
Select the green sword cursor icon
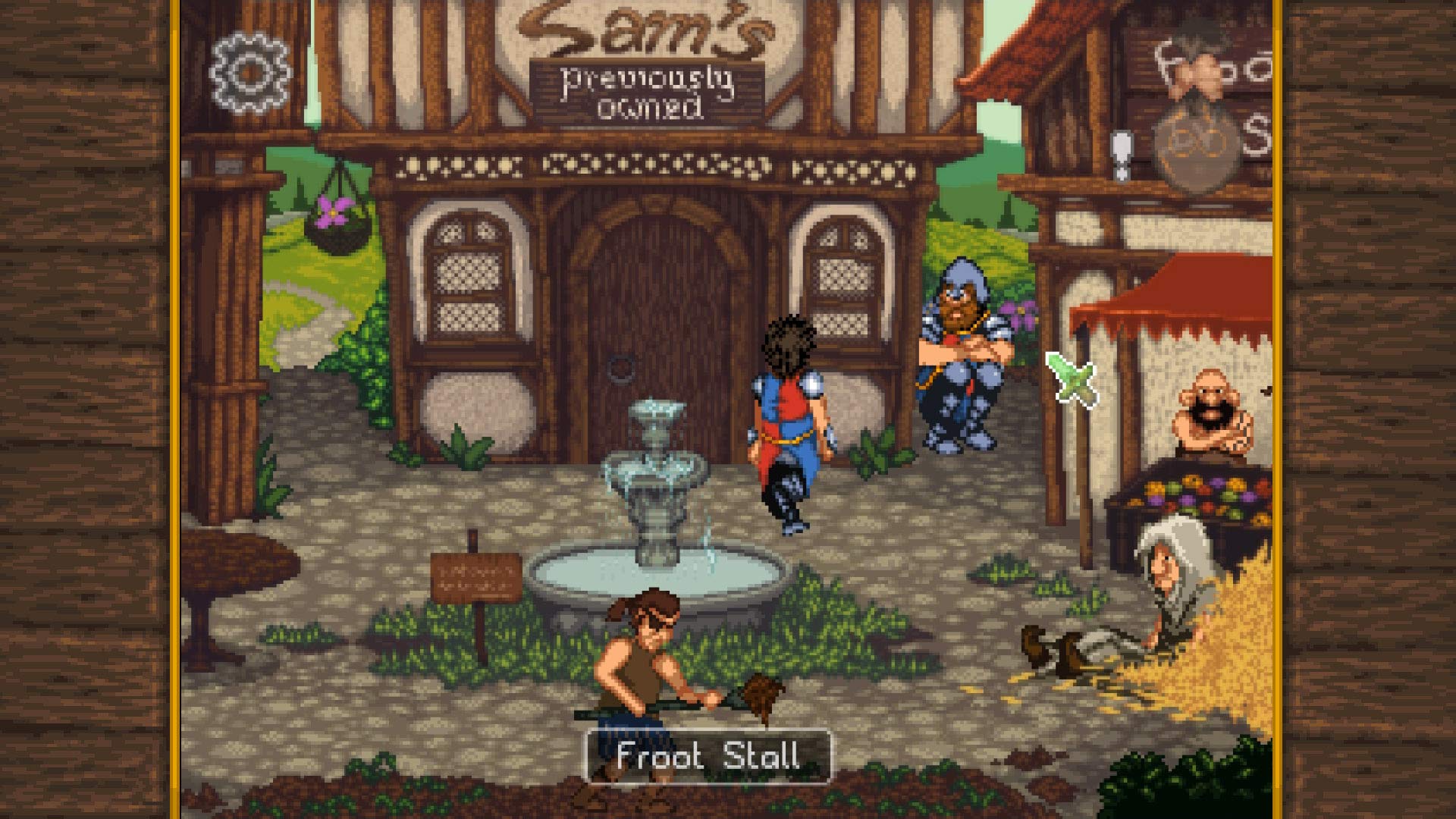click(1071, 375)
